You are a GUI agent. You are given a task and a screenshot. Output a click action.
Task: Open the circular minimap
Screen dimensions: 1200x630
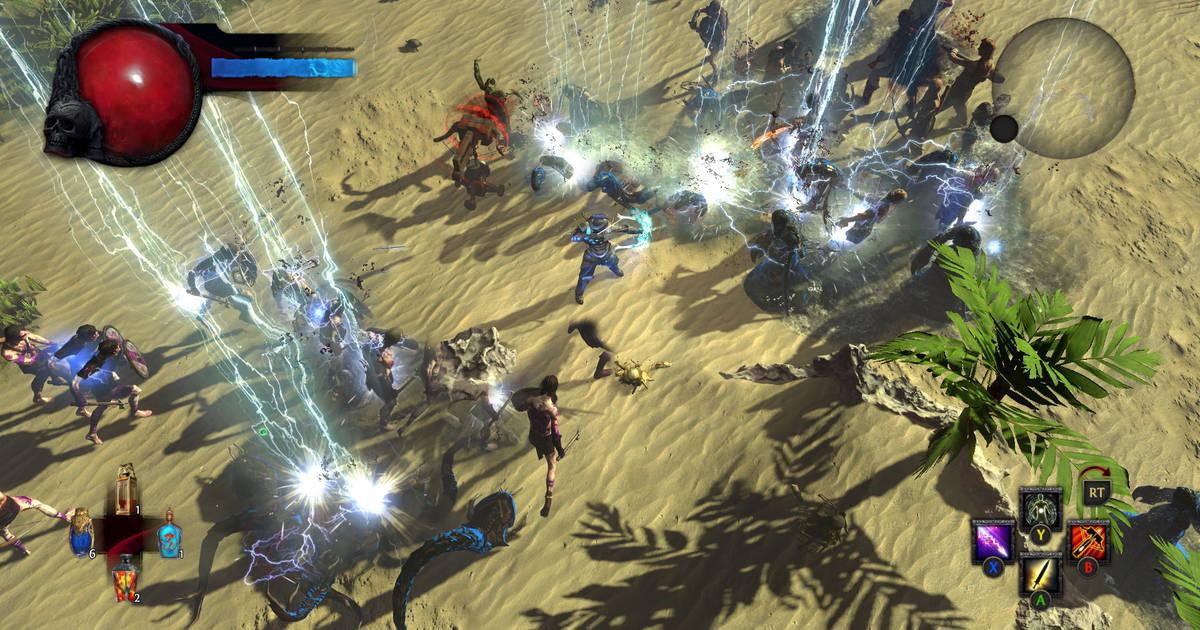[1063, 88]
